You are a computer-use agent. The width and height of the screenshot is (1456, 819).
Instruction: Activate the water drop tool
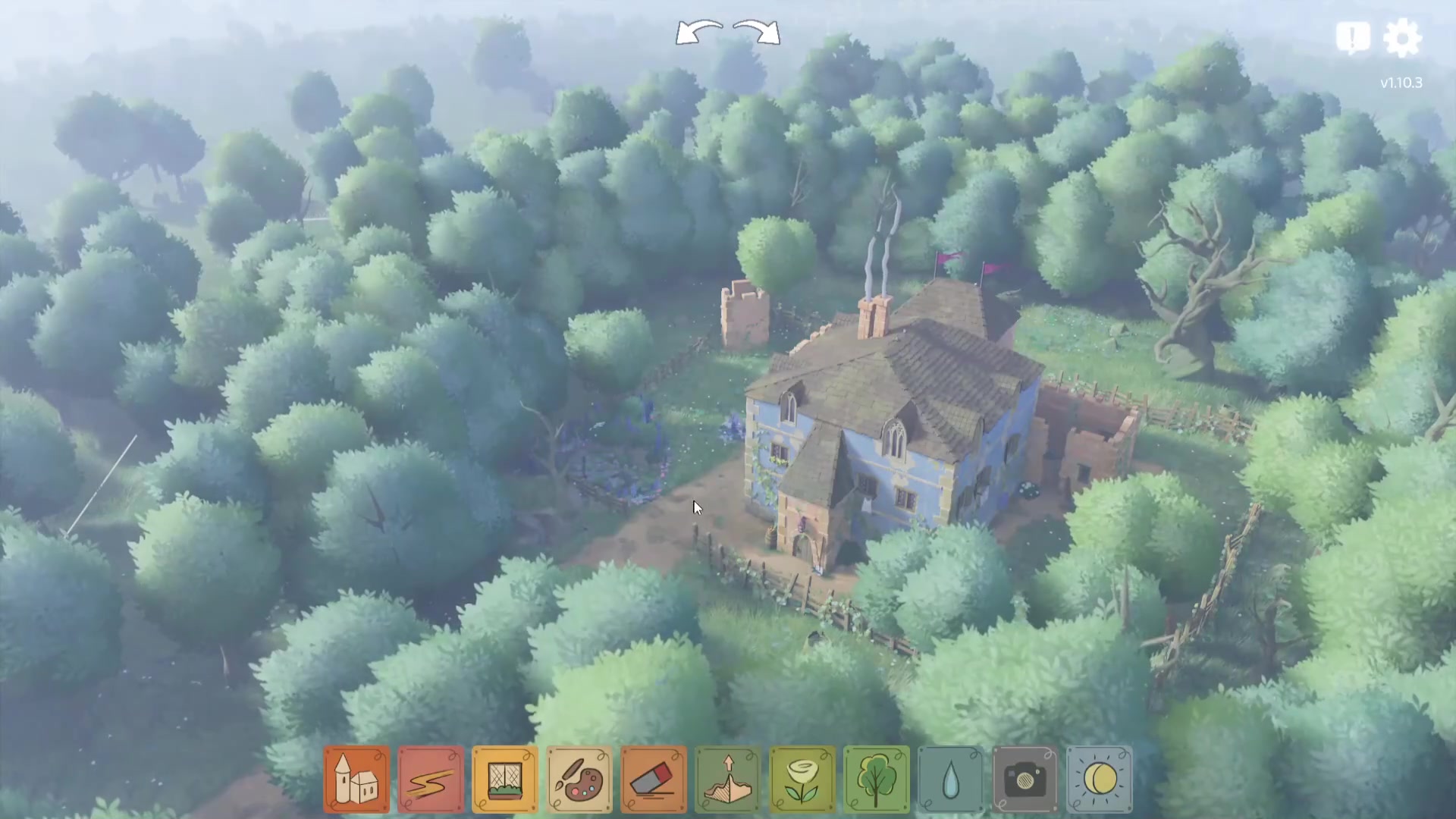pos(951,780)
